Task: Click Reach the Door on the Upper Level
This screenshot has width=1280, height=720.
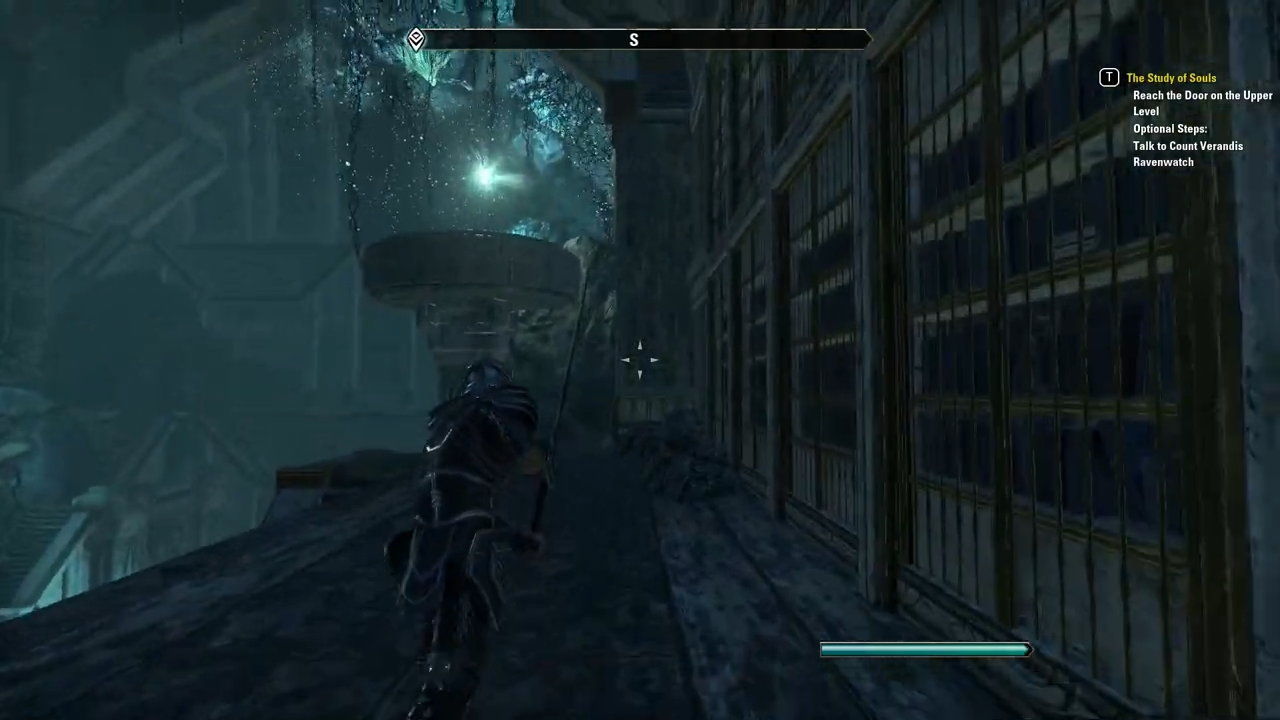Action: (1203, 103)
